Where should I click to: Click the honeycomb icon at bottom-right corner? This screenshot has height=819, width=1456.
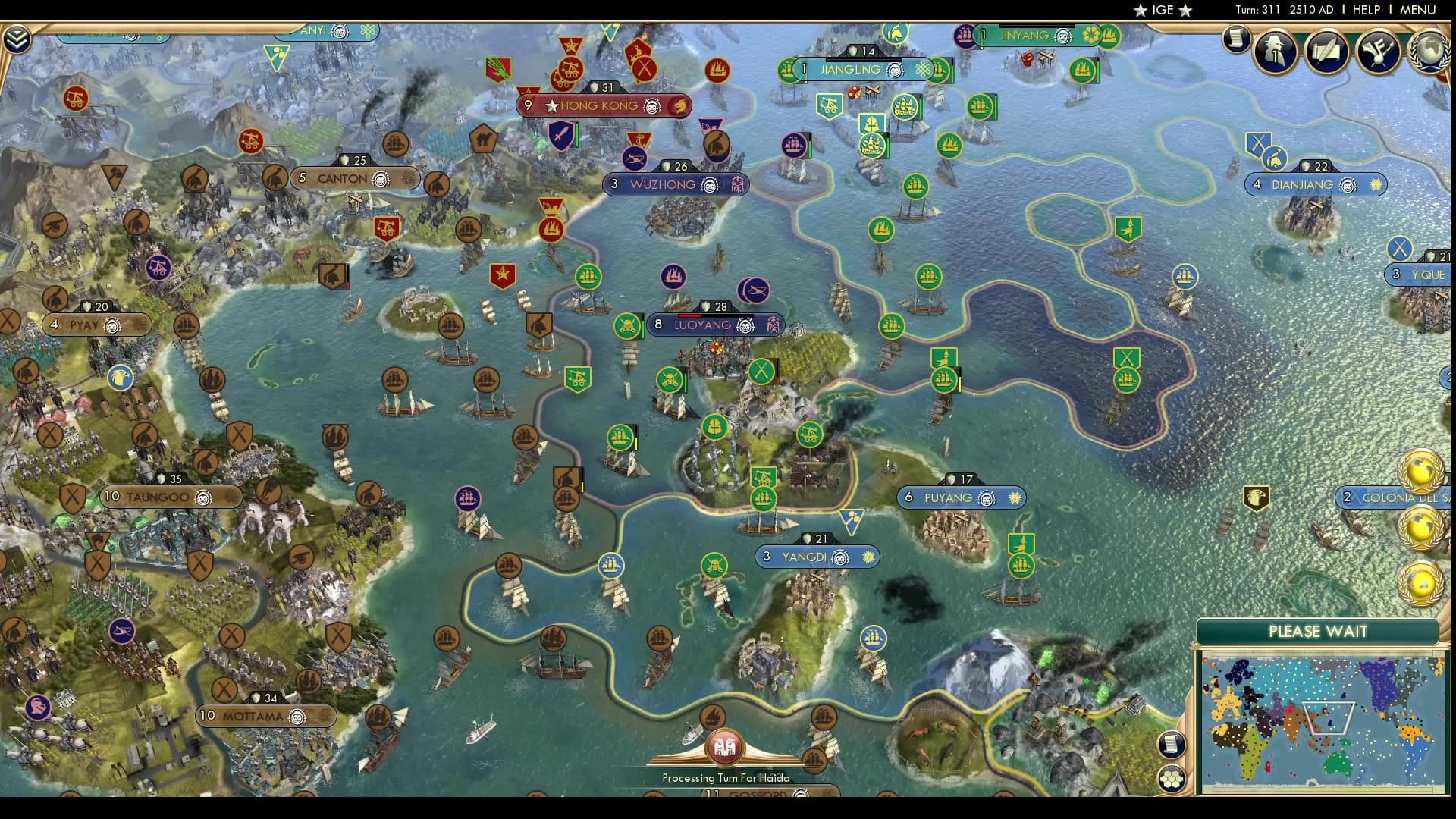(1171, 778)
